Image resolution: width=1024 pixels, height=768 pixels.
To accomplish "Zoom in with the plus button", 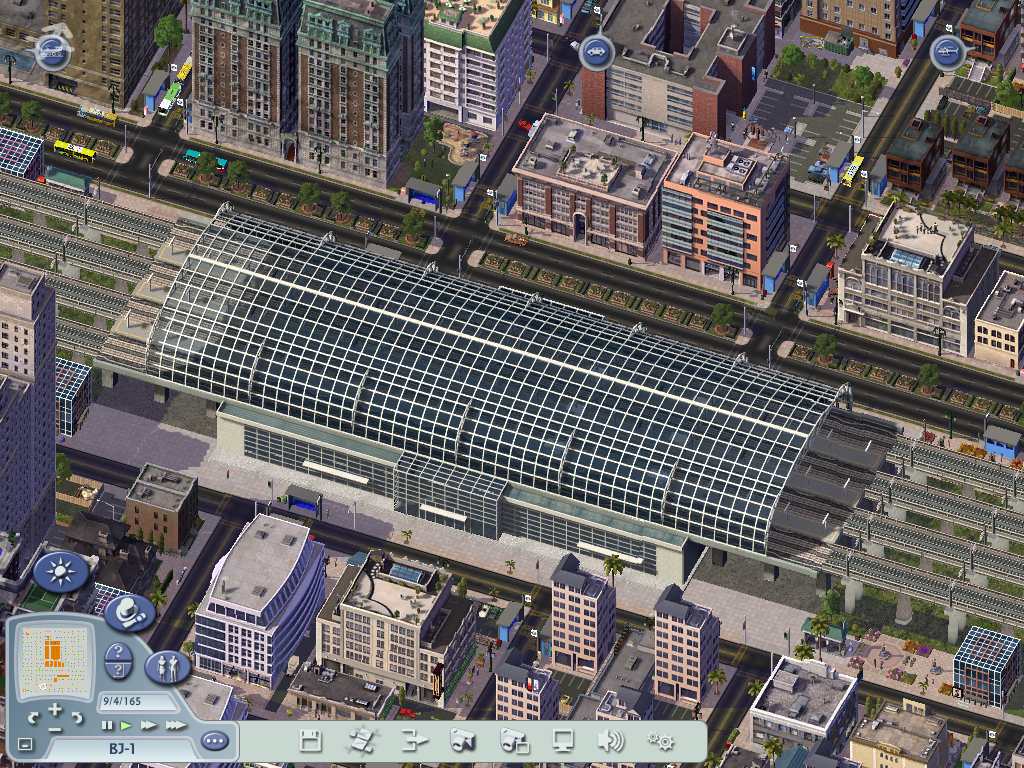I will point(55,710).
